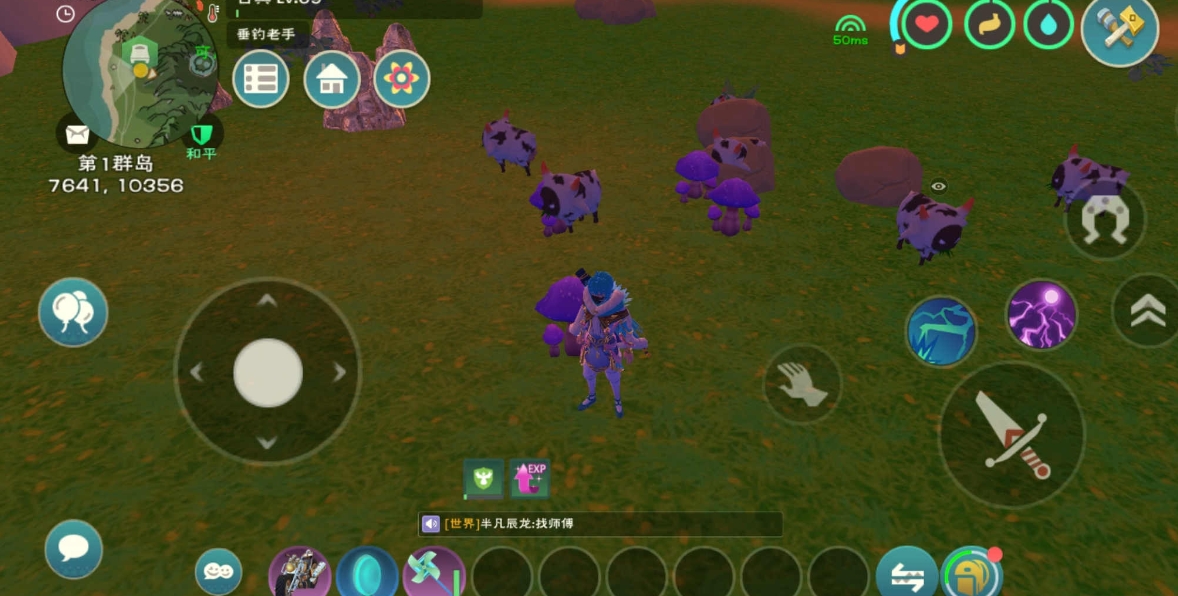
Task: Select the cyan portal hotbar slot
Action: click(367, 574)
